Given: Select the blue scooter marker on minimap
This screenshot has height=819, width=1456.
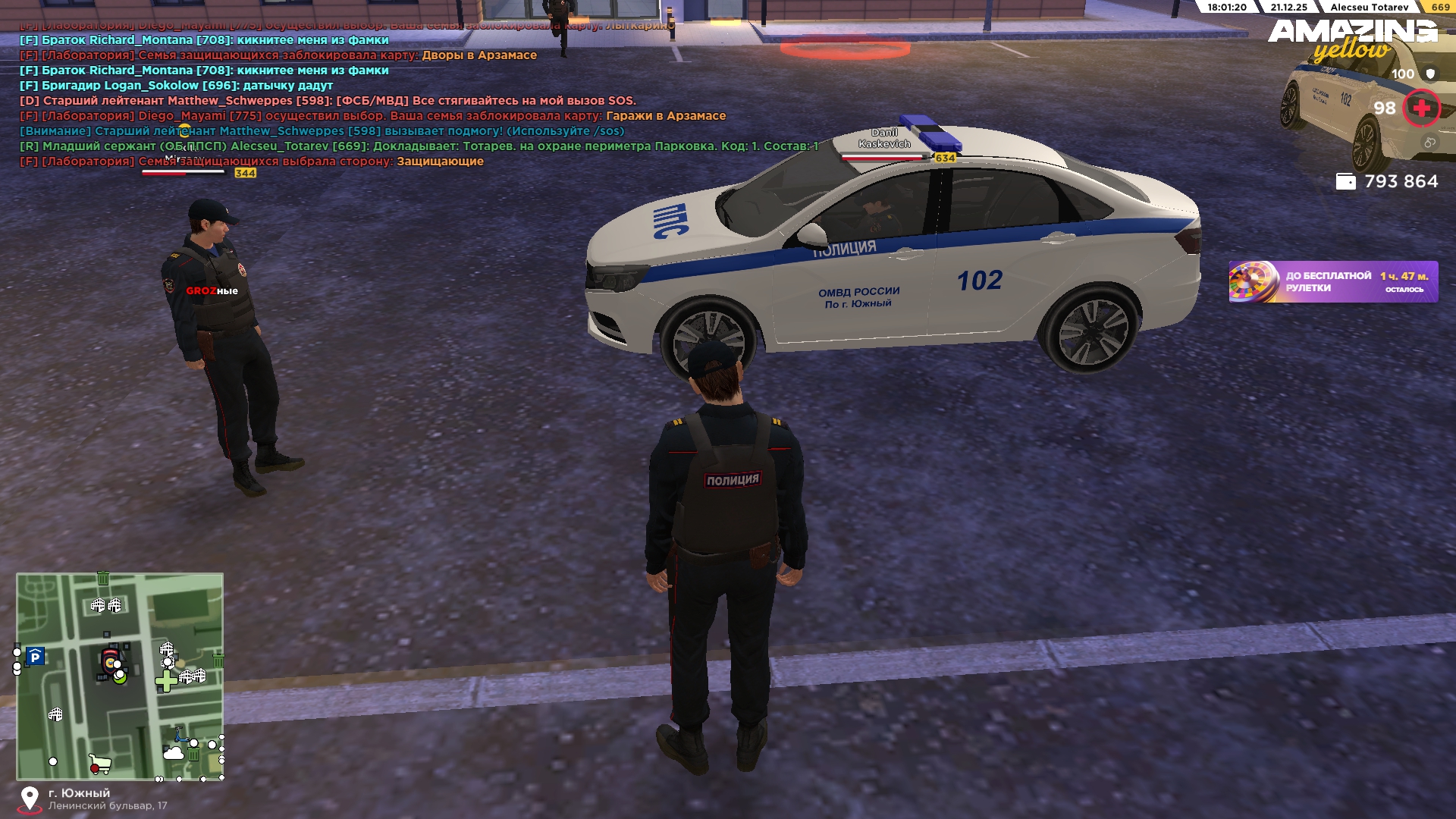Looking at the screenshot, I should coord(180,735).
